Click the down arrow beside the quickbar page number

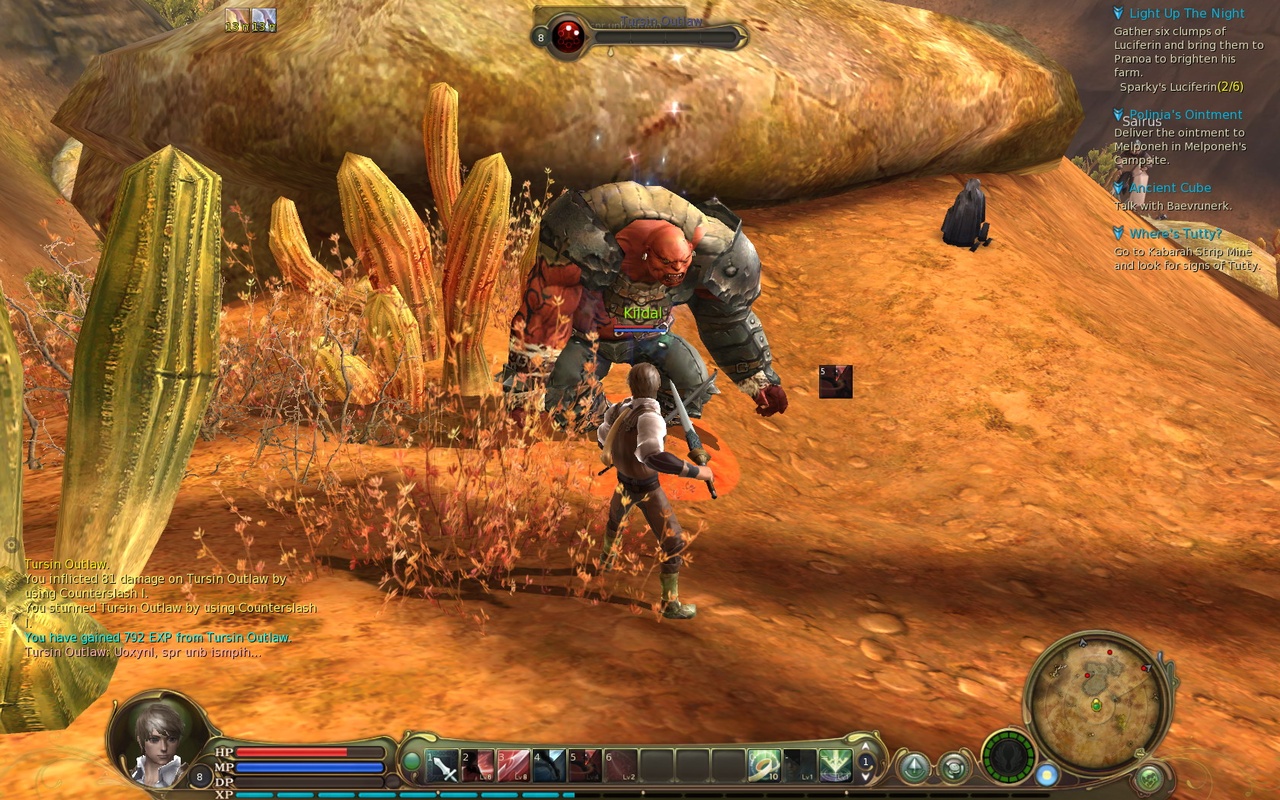pos(865,778)
